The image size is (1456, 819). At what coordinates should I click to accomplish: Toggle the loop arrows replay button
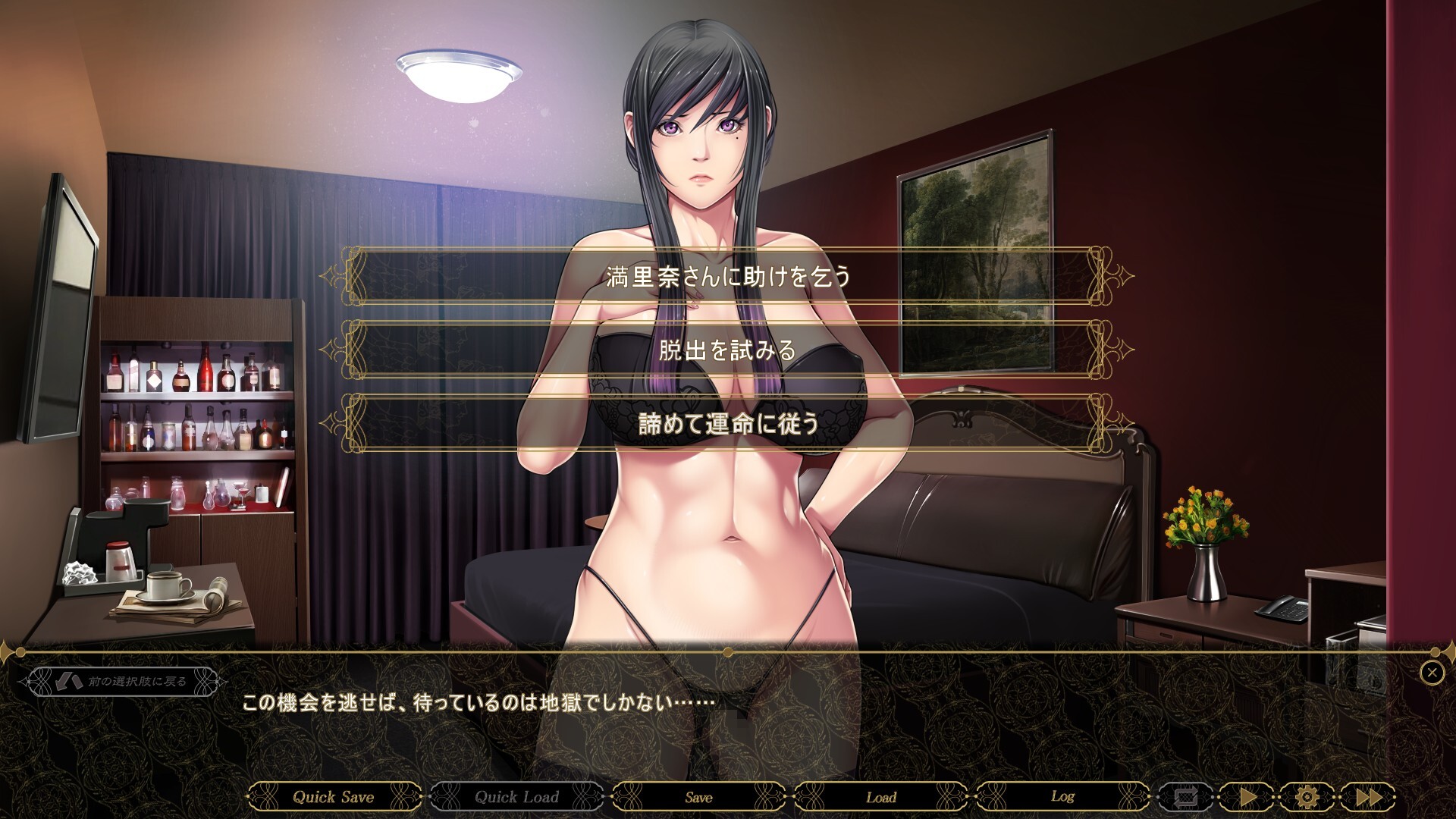[x=1185, y=797]
